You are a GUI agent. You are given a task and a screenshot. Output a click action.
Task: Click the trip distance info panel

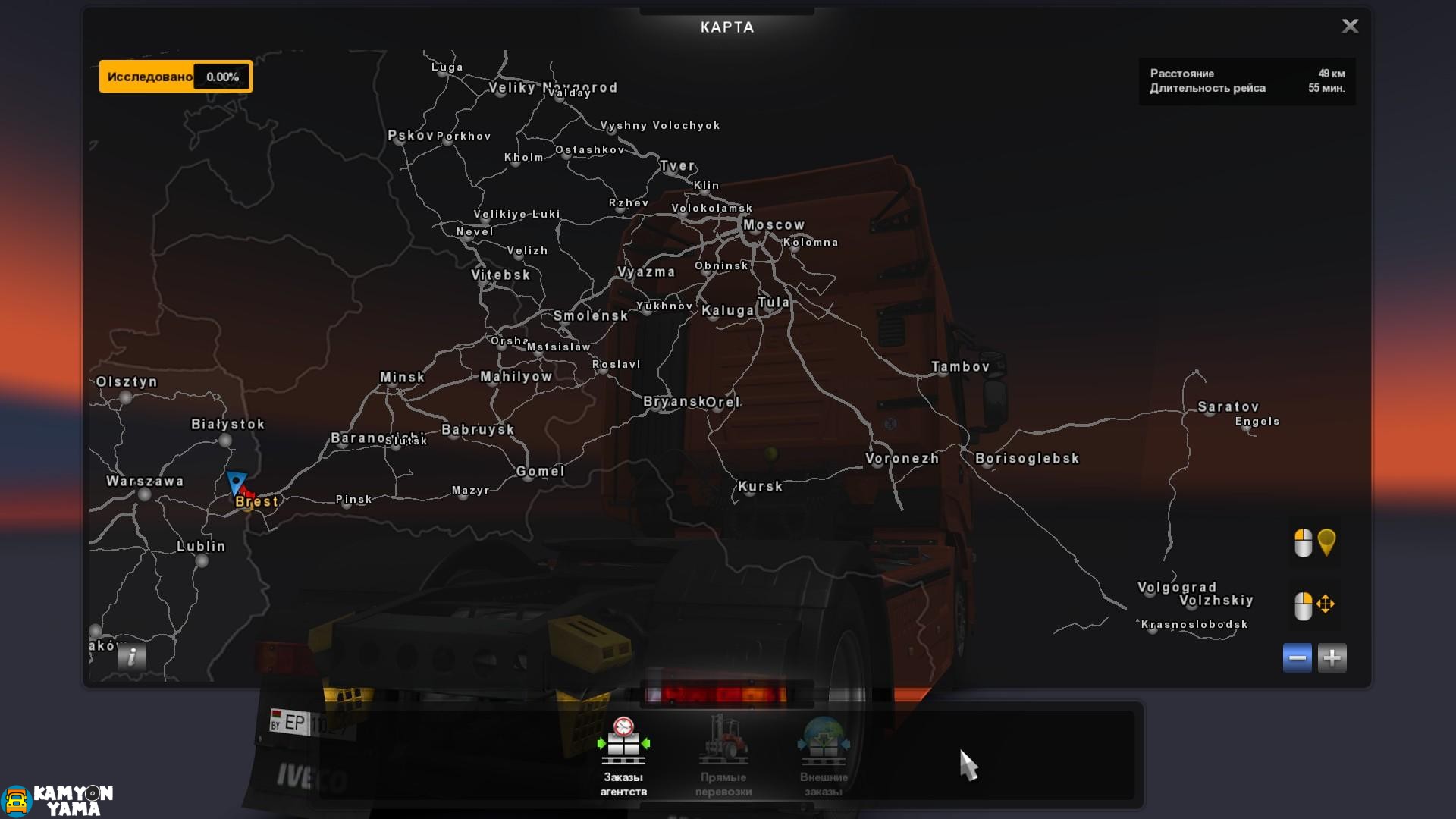[x=1246, y=81]
